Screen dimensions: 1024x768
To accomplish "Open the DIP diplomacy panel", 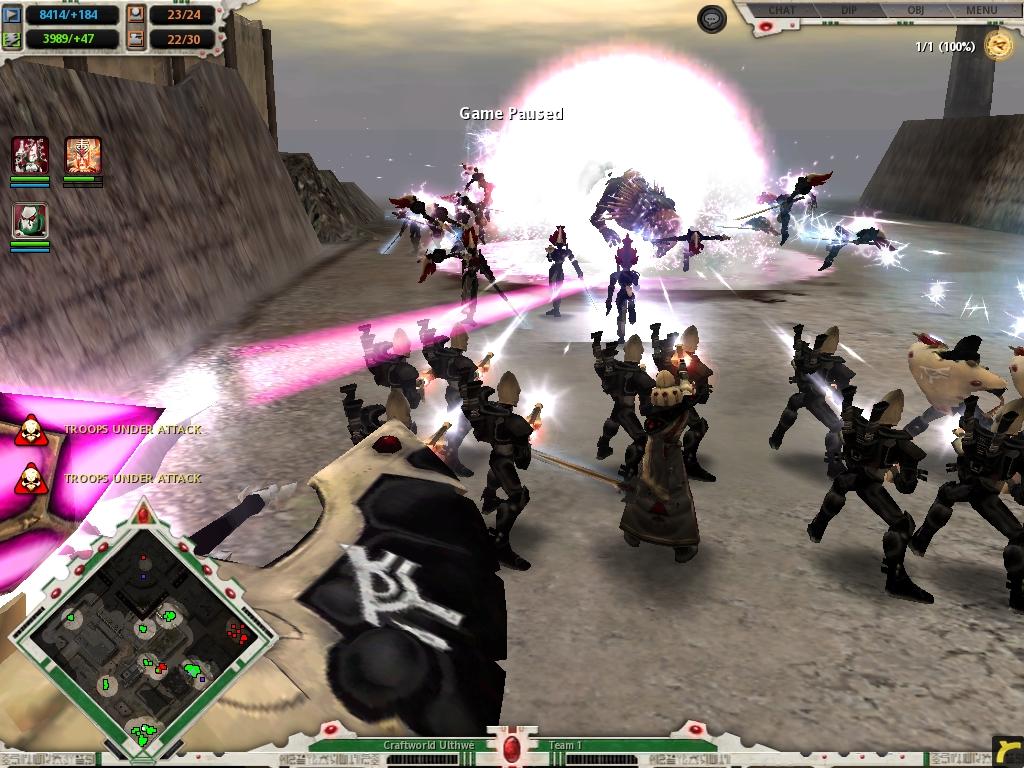I will pyautogui.click(x=851, y=10).
